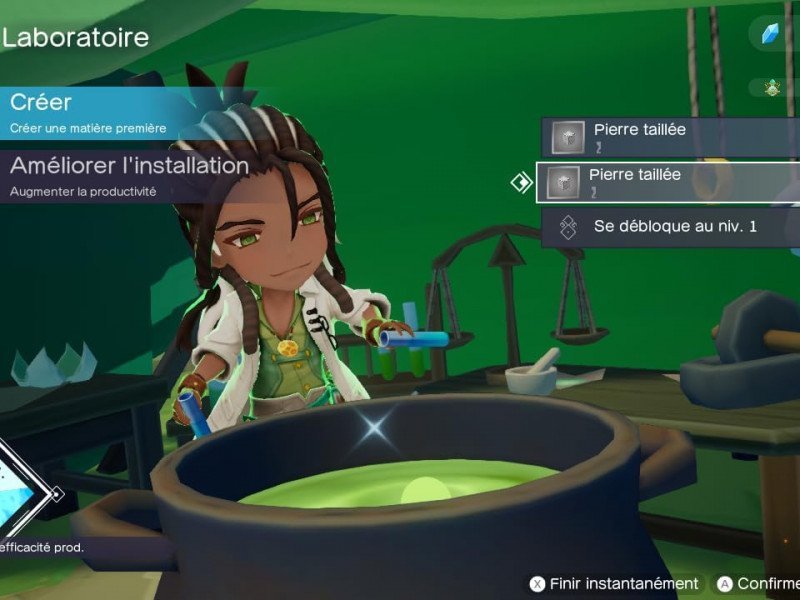Click the locked "Se débloque au niv. 1" row
This screenshot has width=800, height=600.
670,227
